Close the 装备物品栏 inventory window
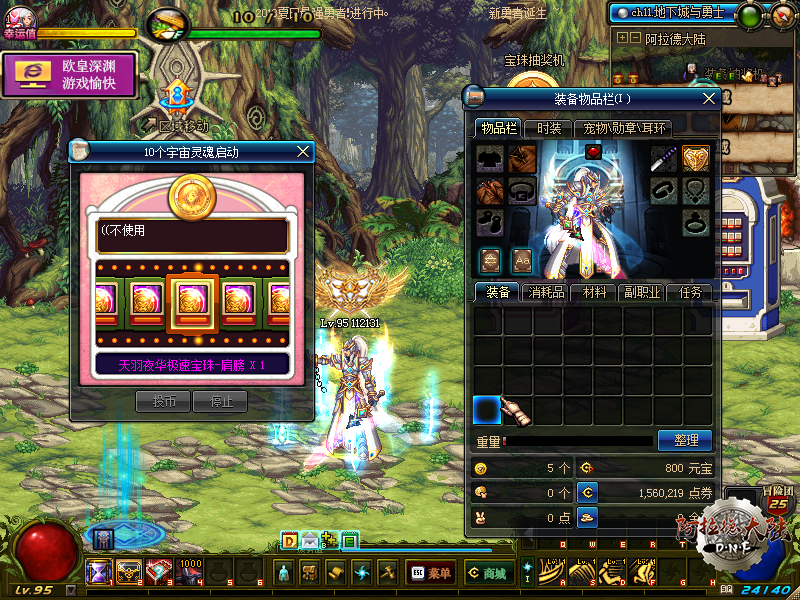Viewport: 800px width, 600px height. pos(710,98)
